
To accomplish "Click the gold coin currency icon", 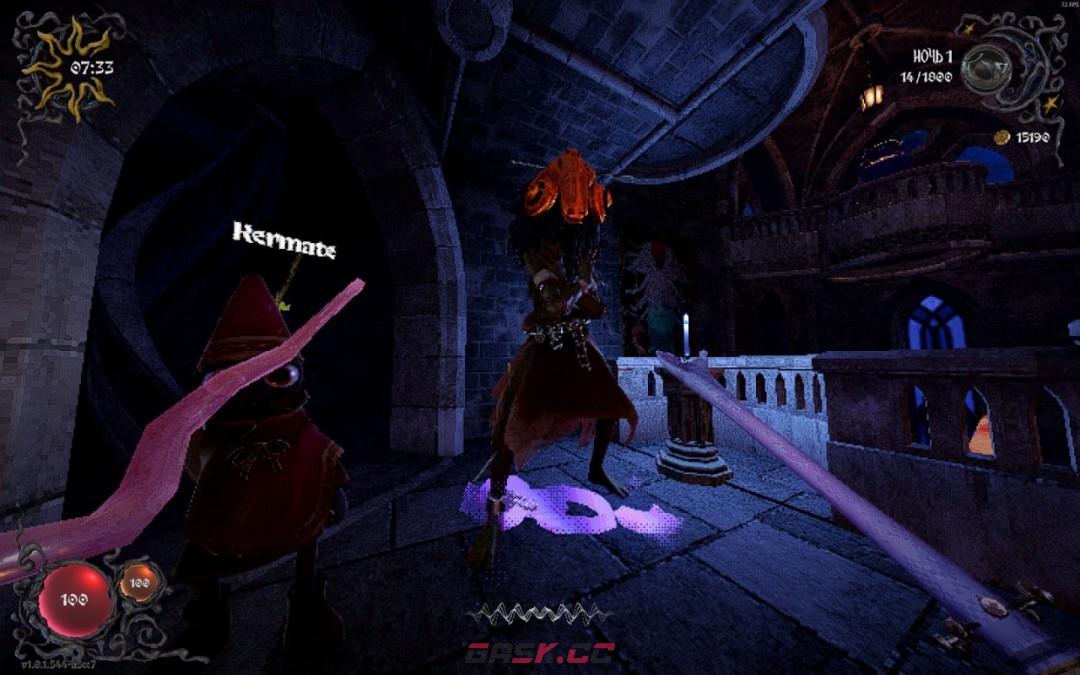I will (1001, 136).
